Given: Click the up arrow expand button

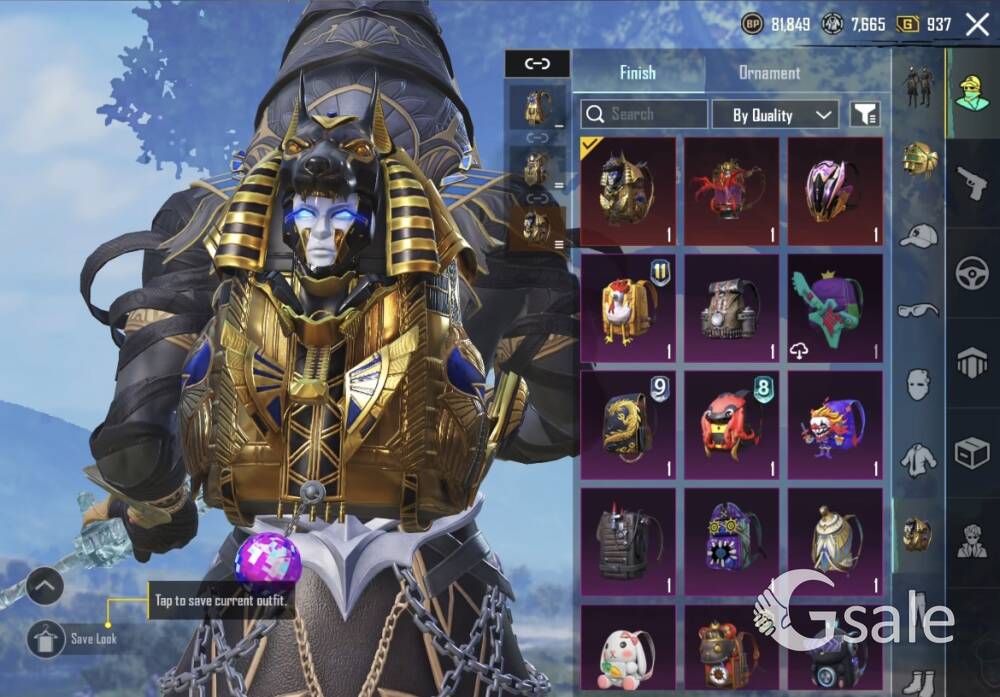Looking at the screenshot, I should click(x=45, y=586).
